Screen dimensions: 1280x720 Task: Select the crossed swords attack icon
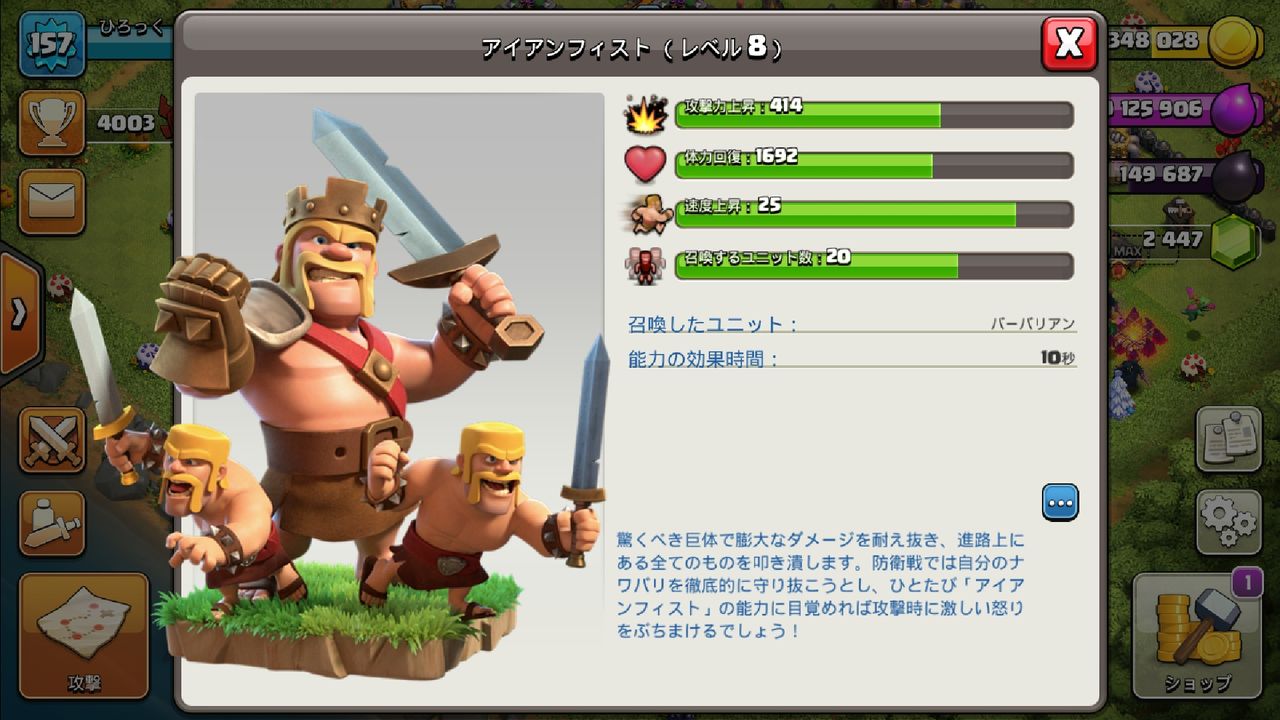(51, 440)
